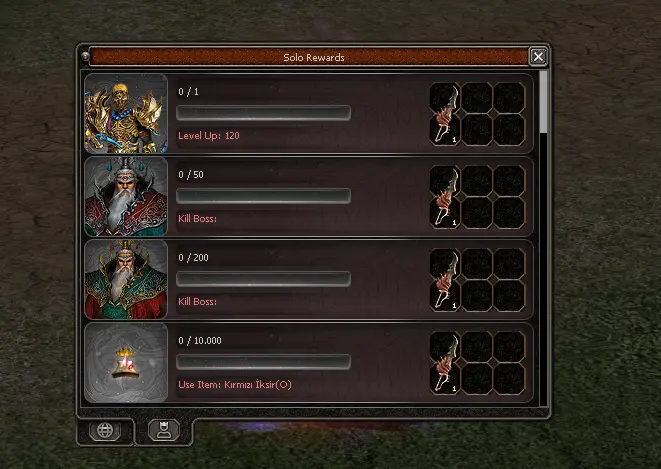
Task: Close the Solo Rewards window
Action: (x=538, y=57)
